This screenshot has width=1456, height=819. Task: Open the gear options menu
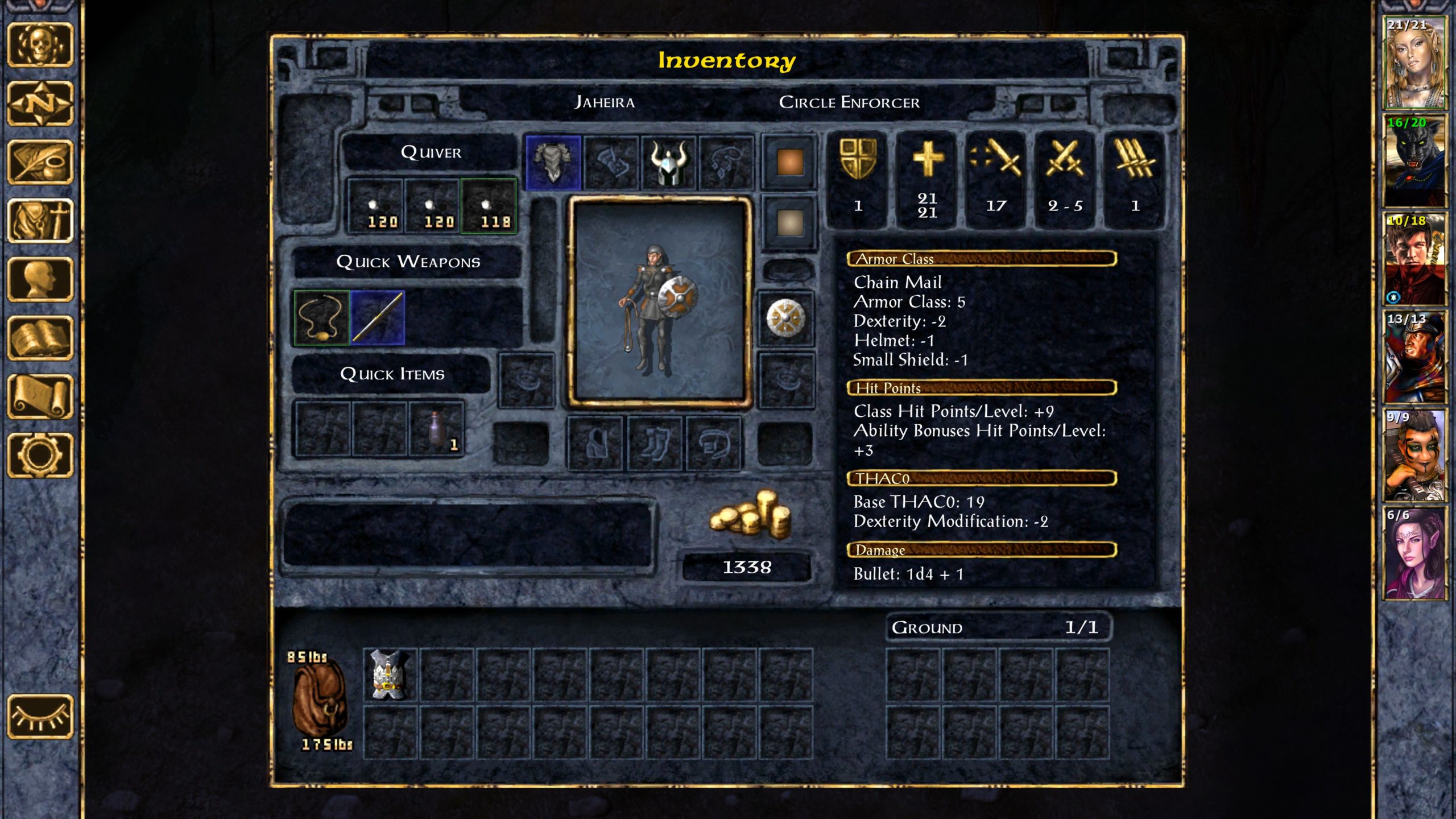click(40, 455)
